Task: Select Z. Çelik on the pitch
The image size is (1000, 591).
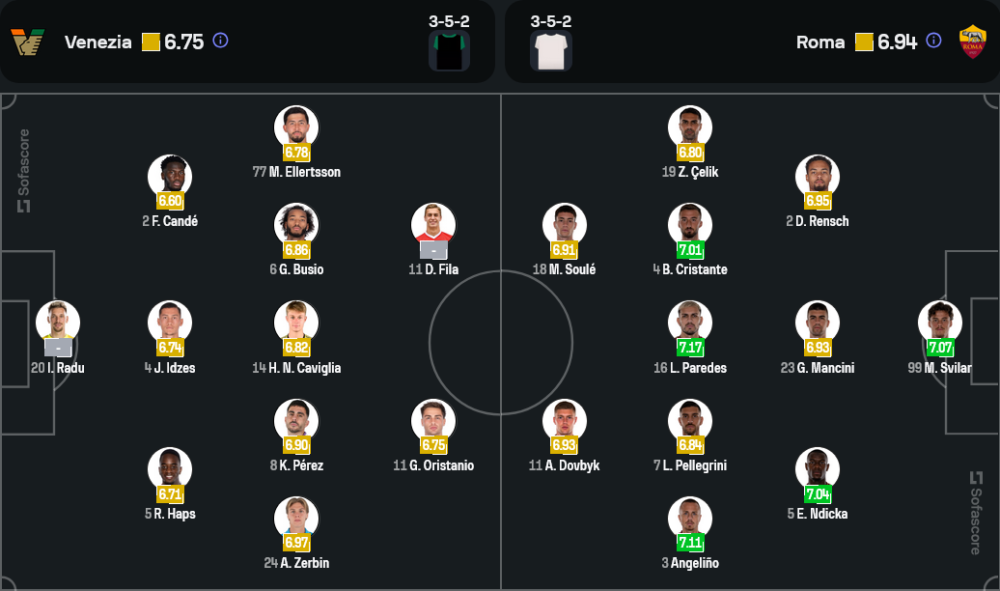Action: [690, 127]
